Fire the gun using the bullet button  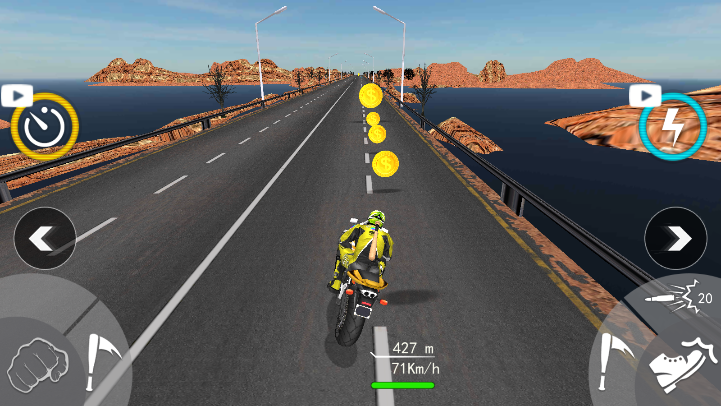pyautogui.click(x=674, y=297)
